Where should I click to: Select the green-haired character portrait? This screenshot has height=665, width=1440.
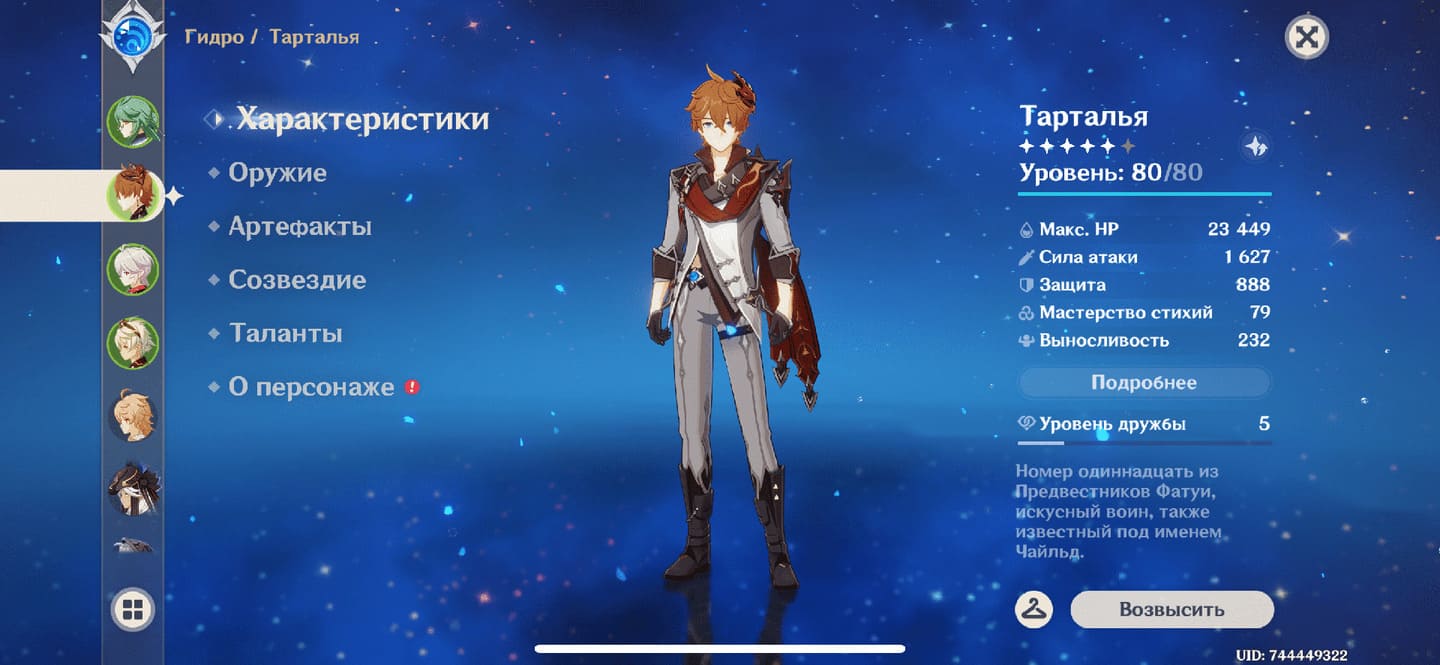[x=133, y=121]
